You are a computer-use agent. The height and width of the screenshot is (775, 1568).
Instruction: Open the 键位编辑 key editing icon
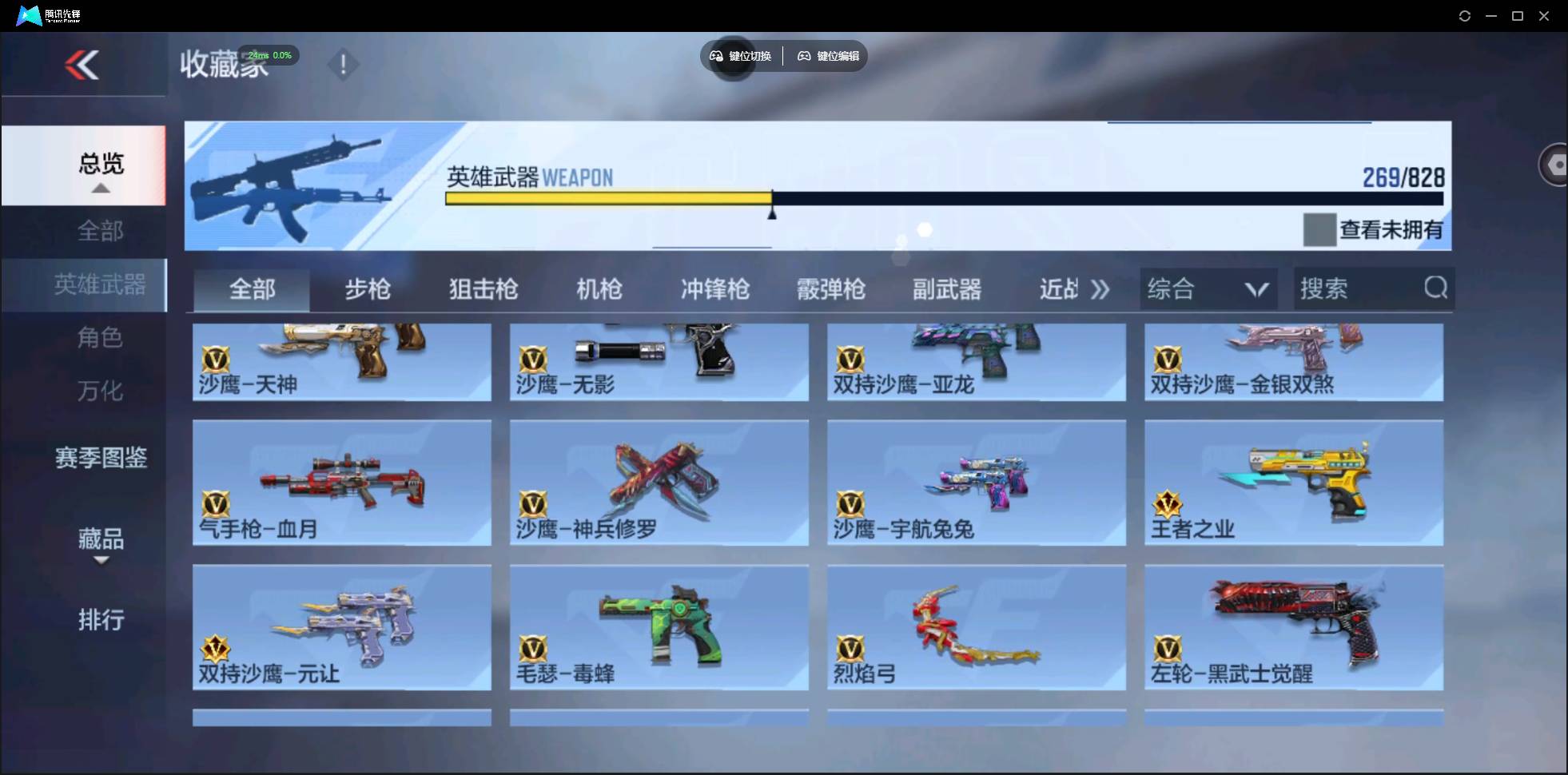[x=804, y=56]
